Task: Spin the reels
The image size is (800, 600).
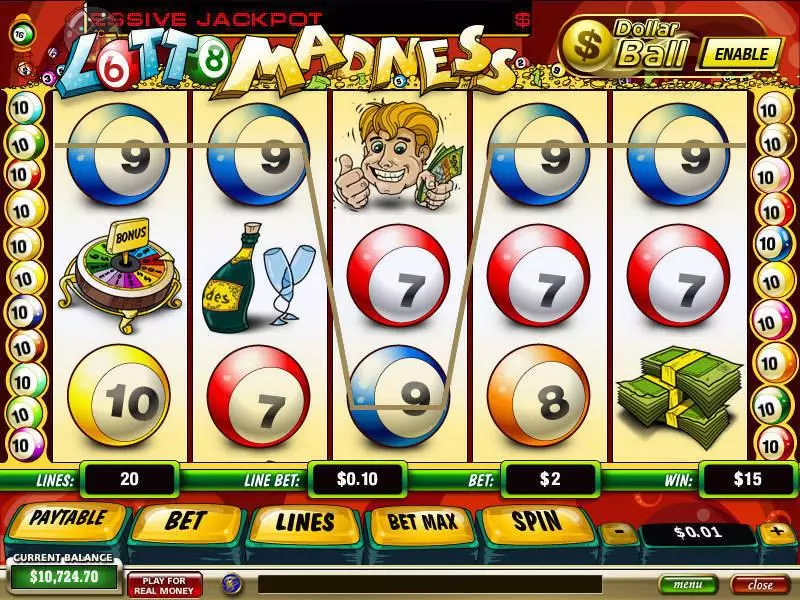Action: point(537,521)
